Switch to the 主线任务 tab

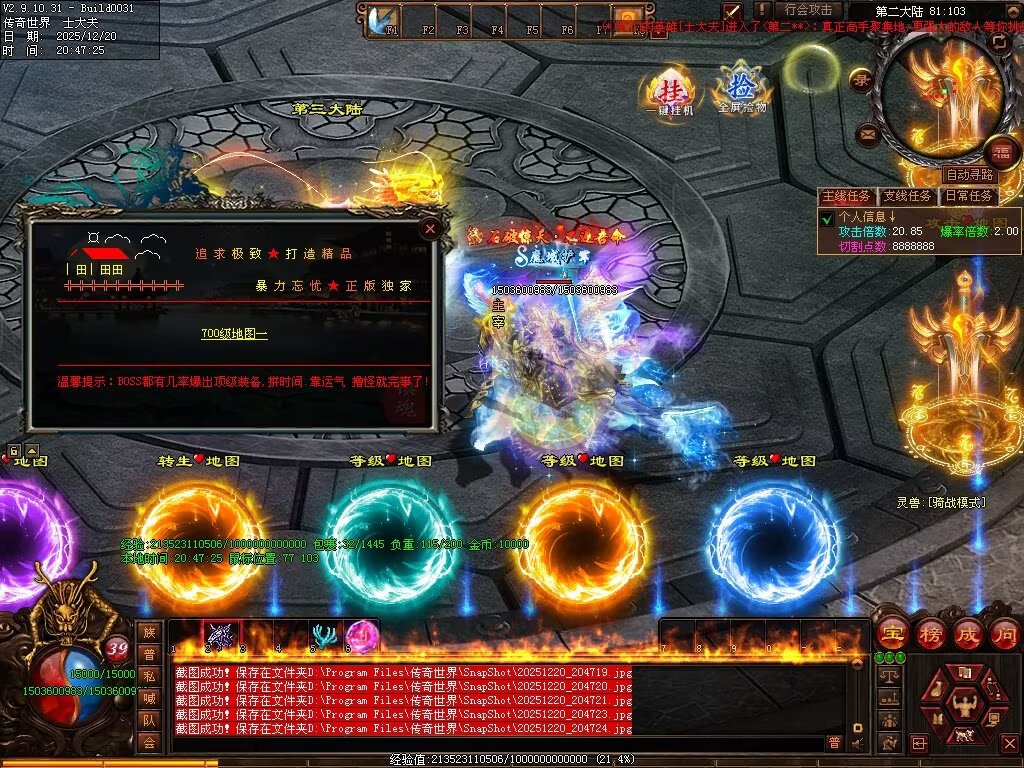click(x=847, y=197)
